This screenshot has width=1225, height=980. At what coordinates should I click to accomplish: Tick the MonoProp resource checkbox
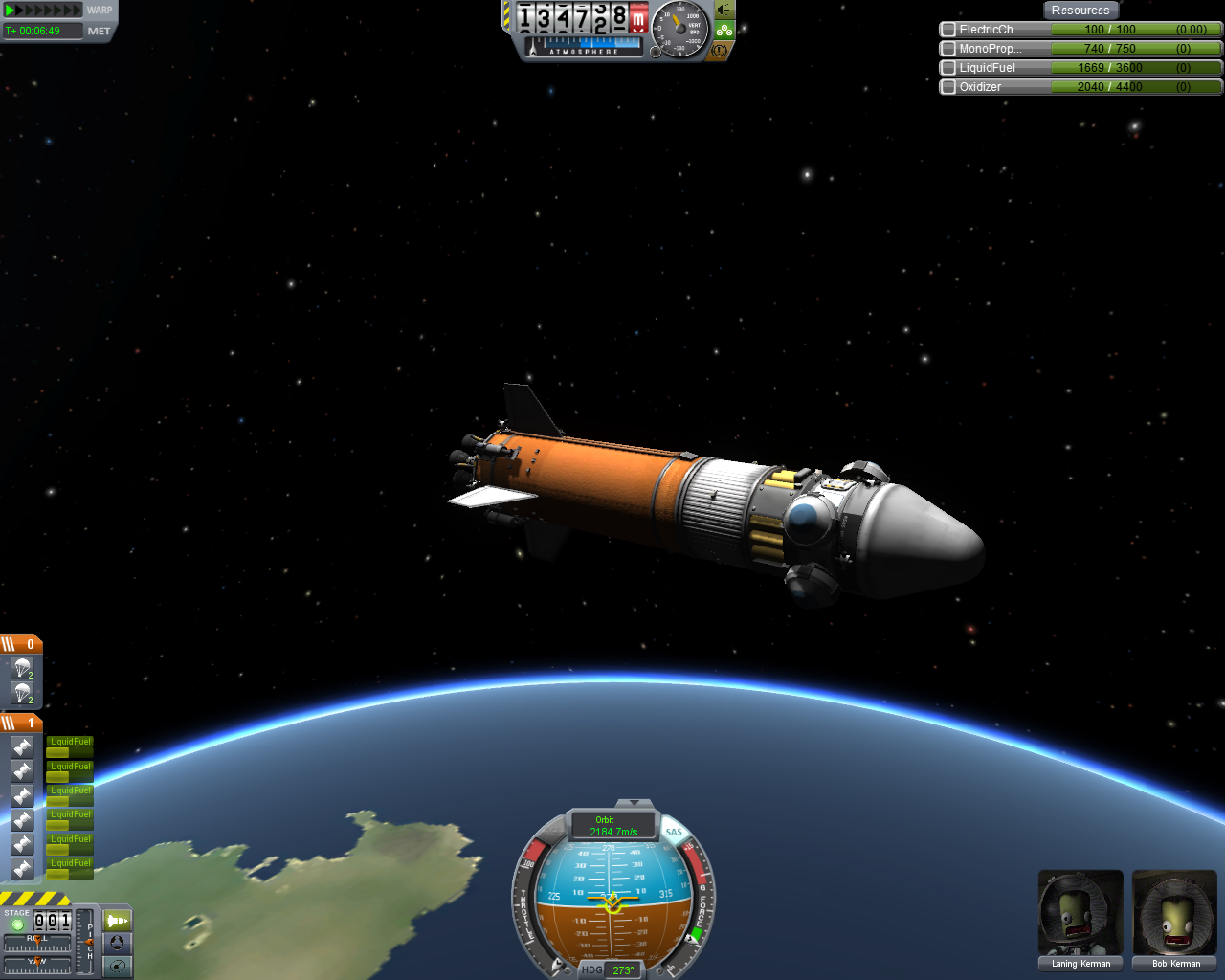(948, 49)
